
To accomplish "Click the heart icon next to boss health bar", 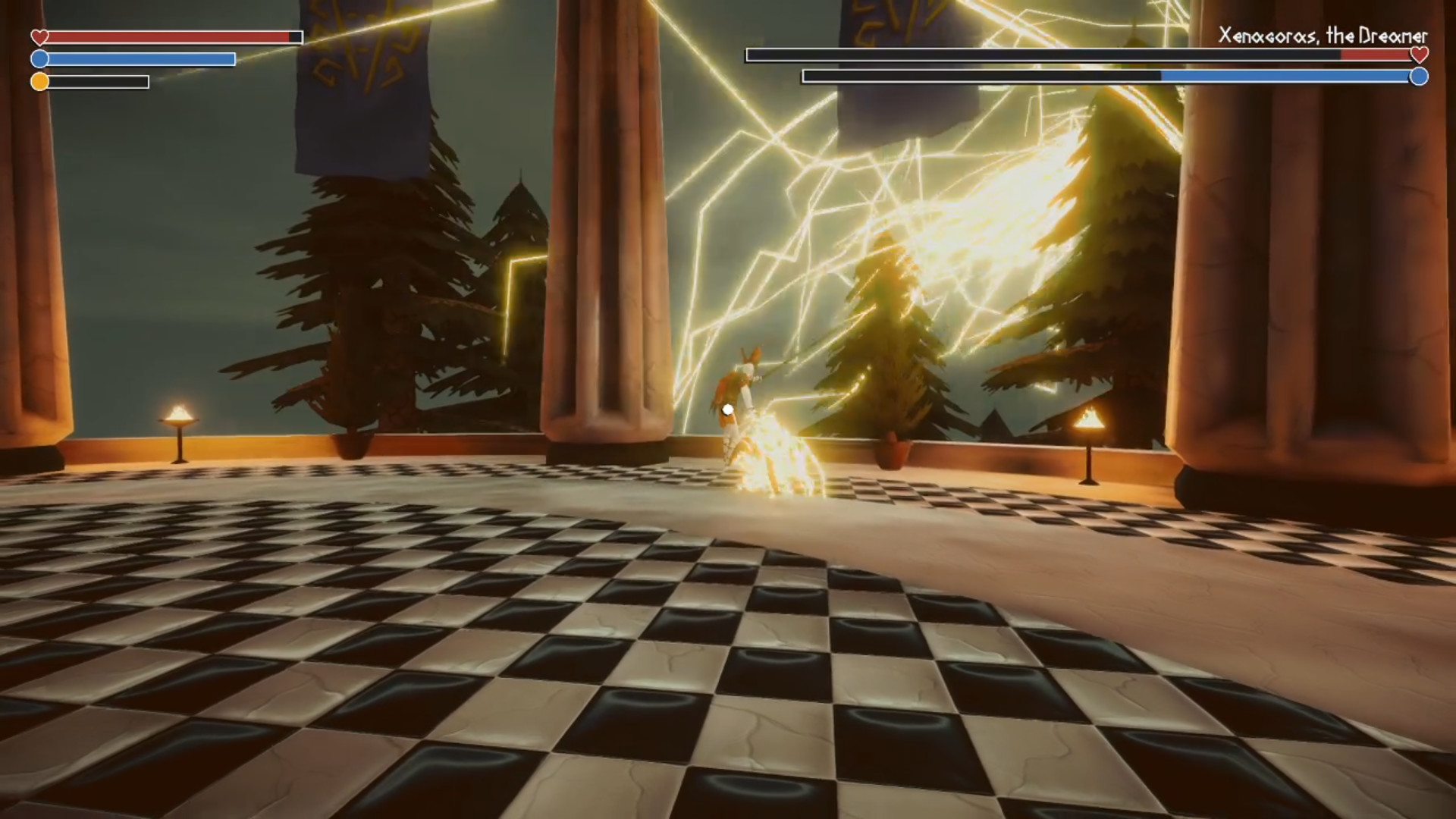I will (1418, 55).
